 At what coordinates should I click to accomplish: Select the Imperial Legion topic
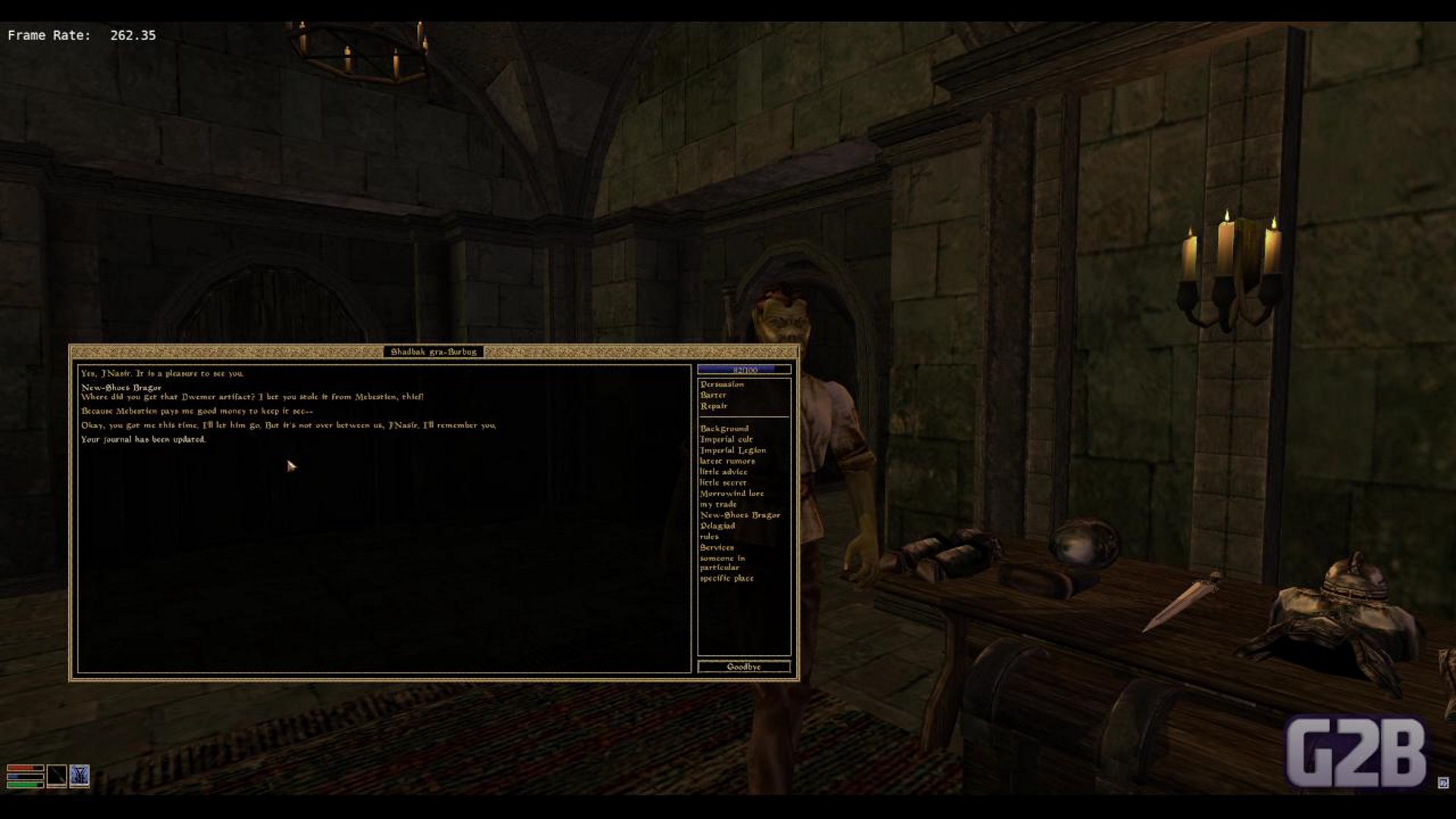pos(733,450)
